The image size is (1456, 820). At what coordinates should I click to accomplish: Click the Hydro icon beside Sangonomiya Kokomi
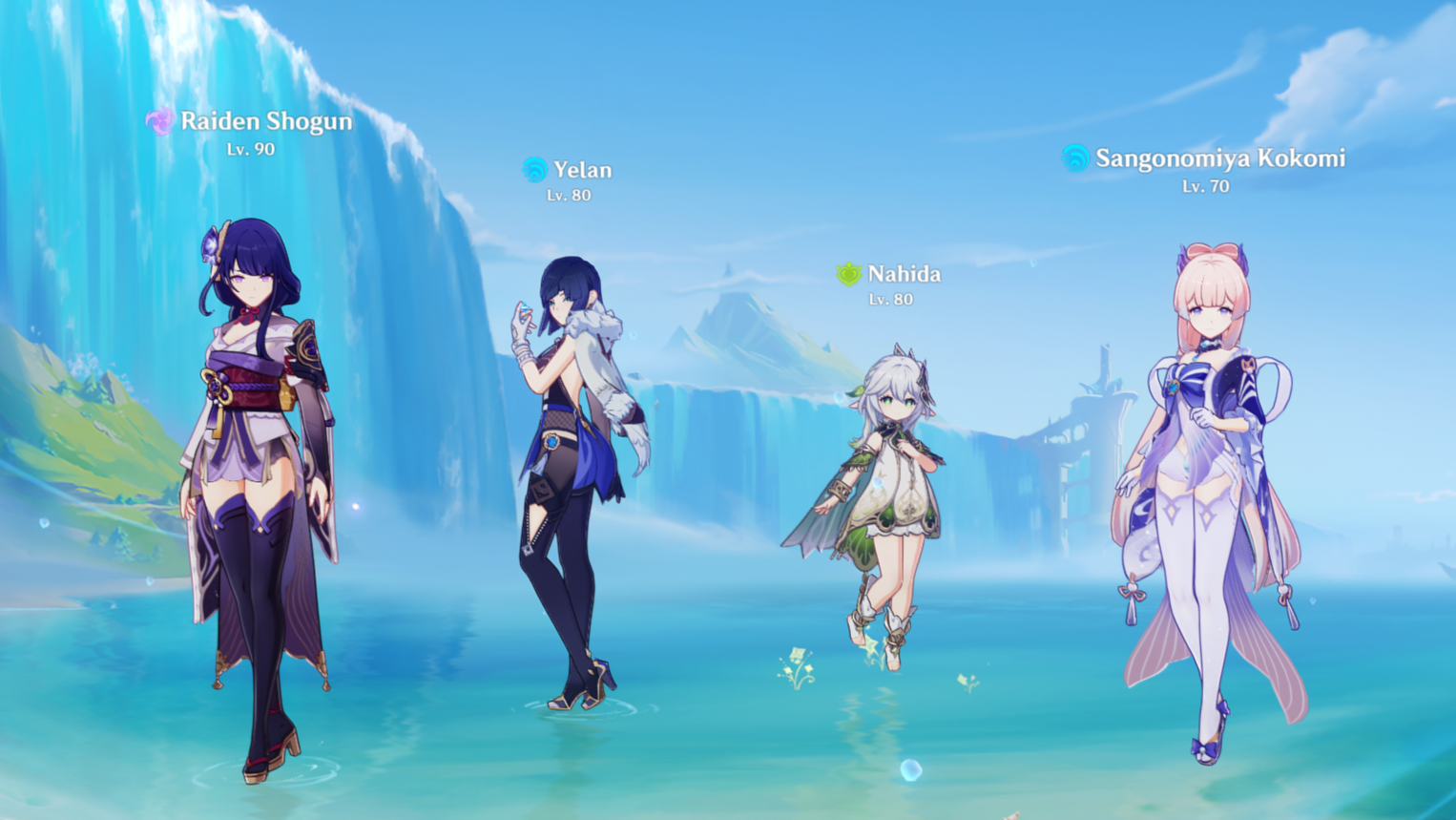pyautogui.click(x=1077, y=156)
